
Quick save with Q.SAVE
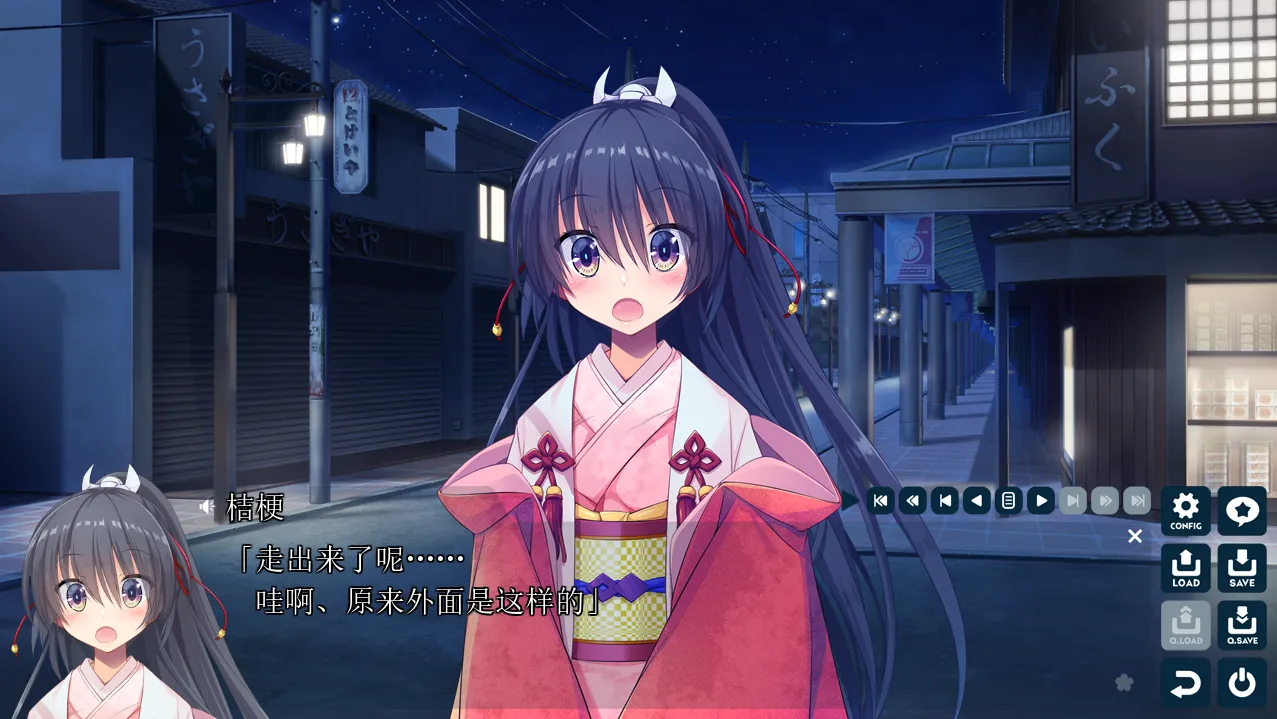[x=1242, y=625]
